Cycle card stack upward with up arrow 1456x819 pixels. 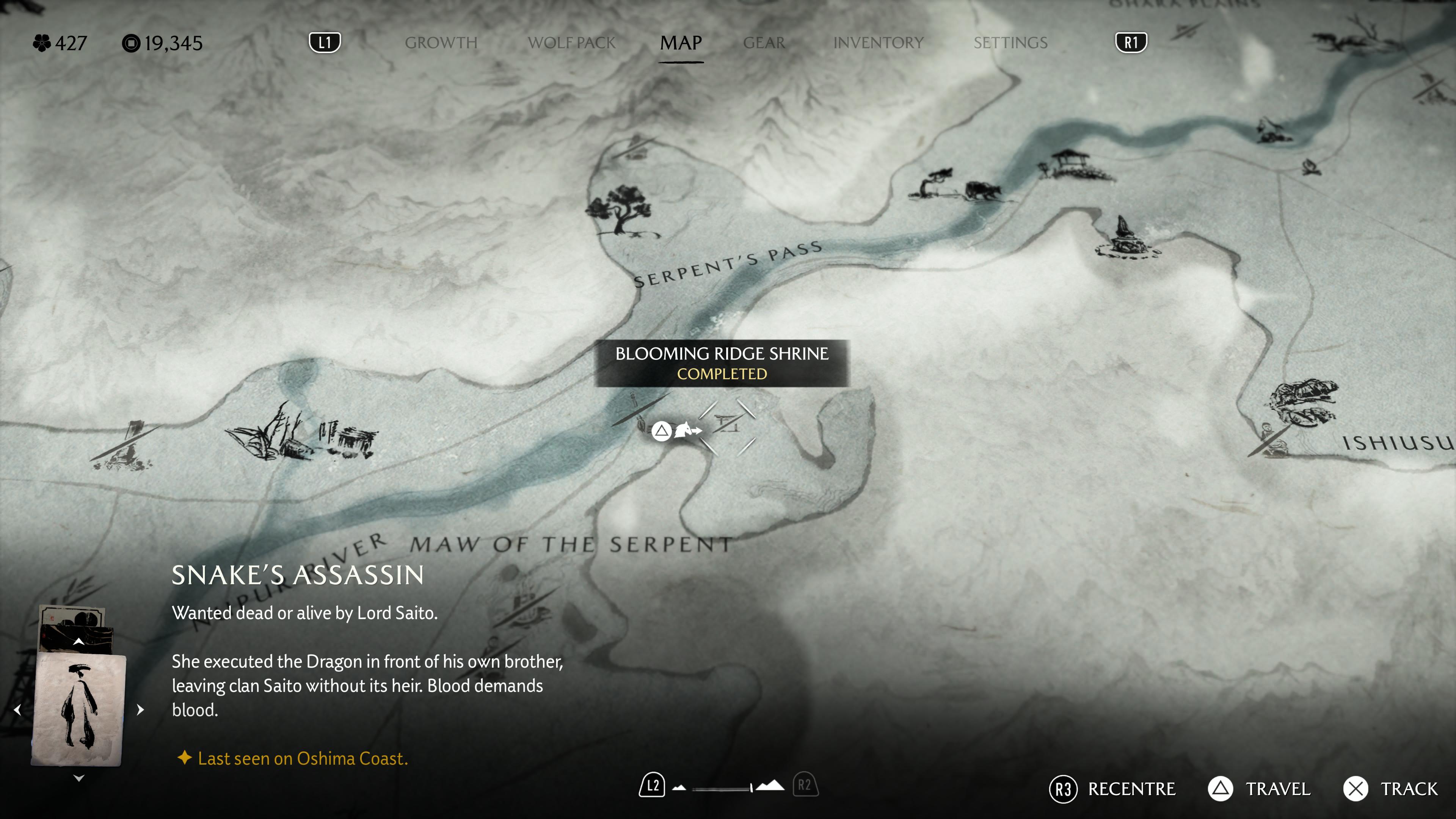(x=78, y=642)
